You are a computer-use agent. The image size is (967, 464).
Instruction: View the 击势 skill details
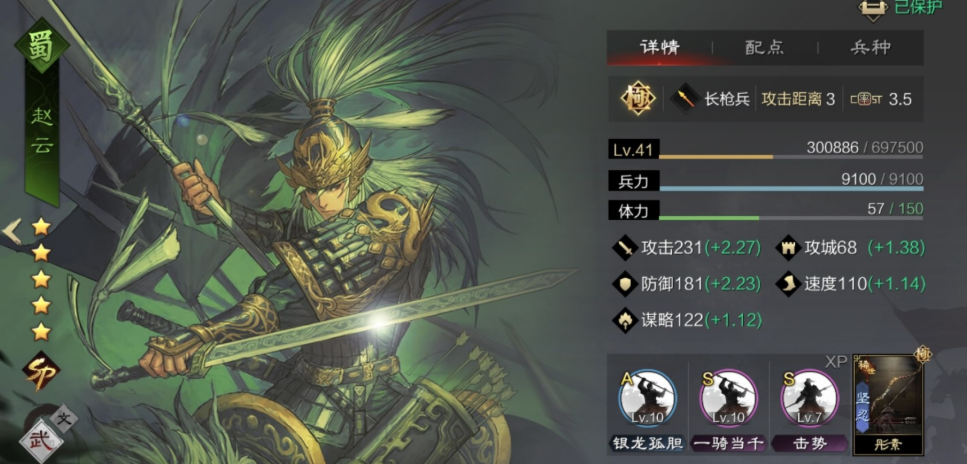click(x=808, y=397)
